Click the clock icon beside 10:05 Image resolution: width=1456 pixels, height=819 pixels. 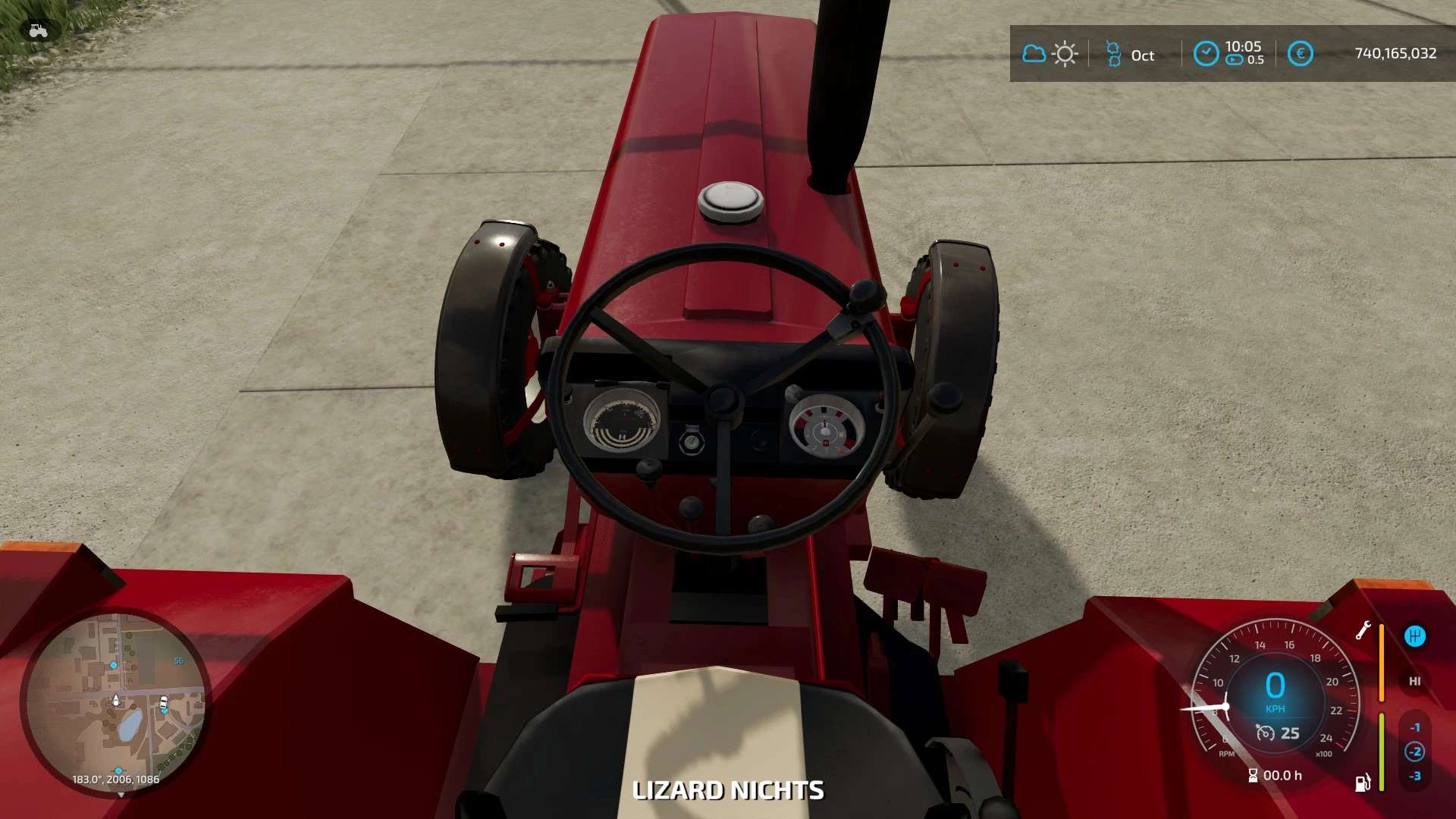pos(1206,53)
